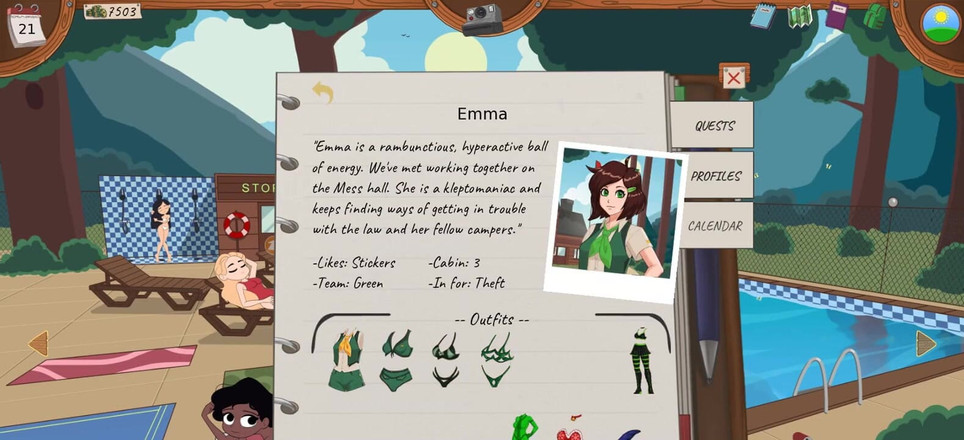Select Emma's scout uniform outfit
The width and height of the screenshot is (964, 440).
347,360
